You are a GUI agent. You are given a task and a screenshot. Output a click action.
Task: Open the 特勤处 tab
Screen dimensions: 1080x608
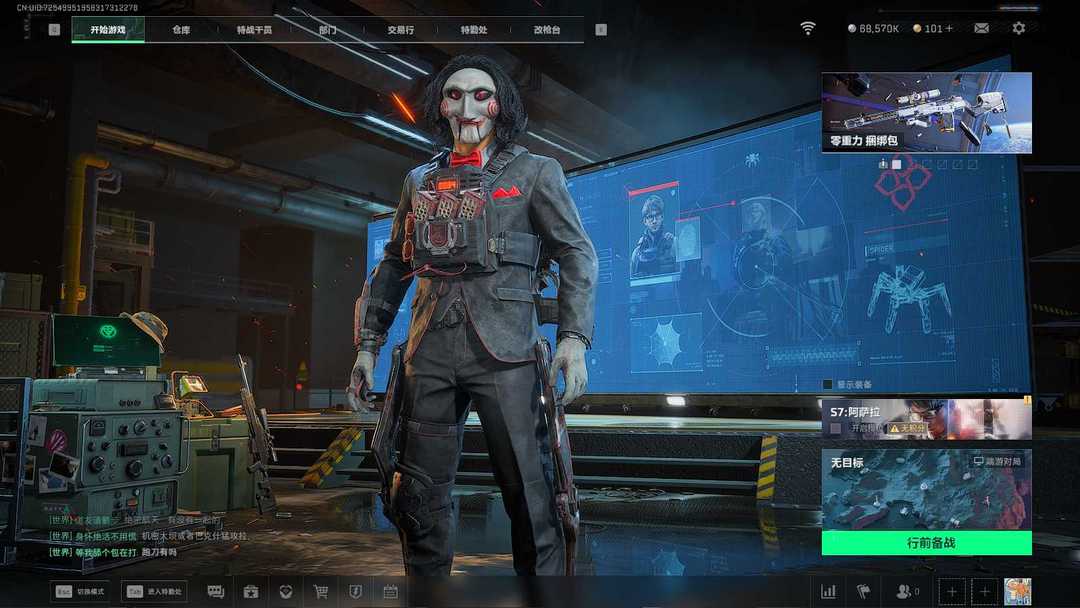(x=475, y=30)
